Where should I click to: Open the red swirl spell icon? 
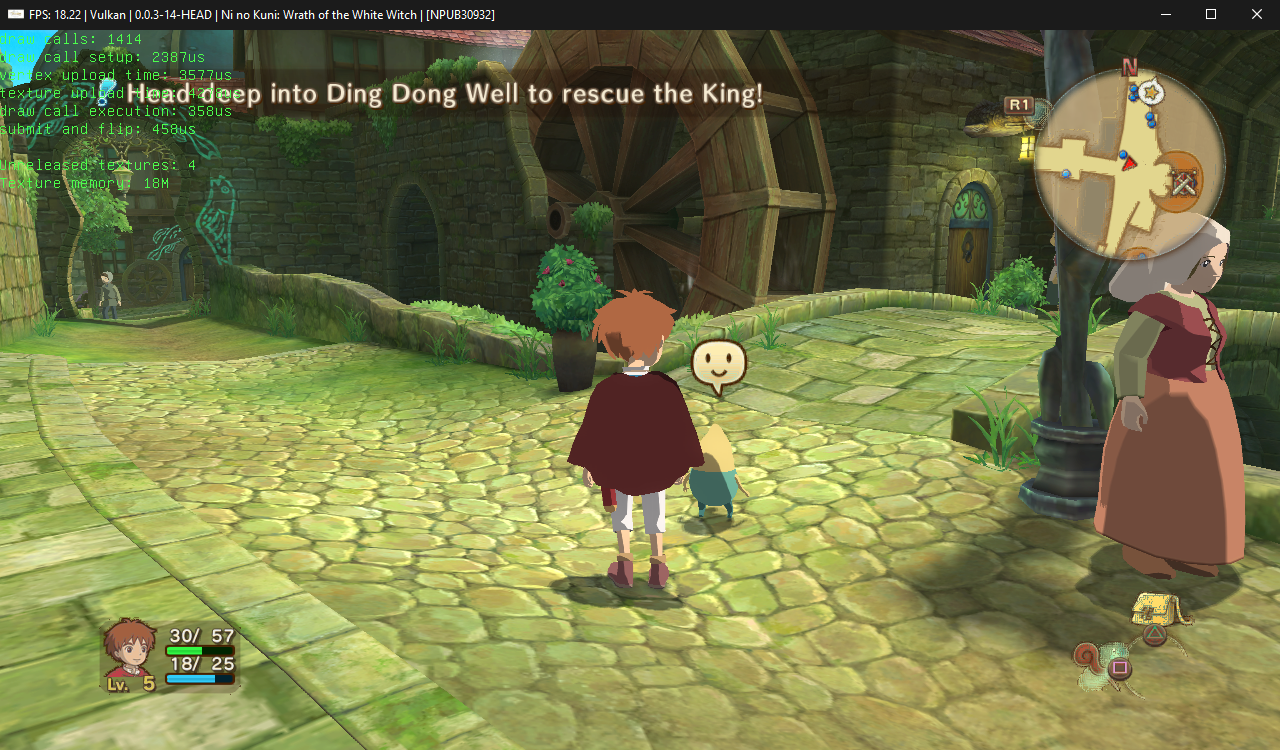pyautogui.click(x=1088, y=657)
